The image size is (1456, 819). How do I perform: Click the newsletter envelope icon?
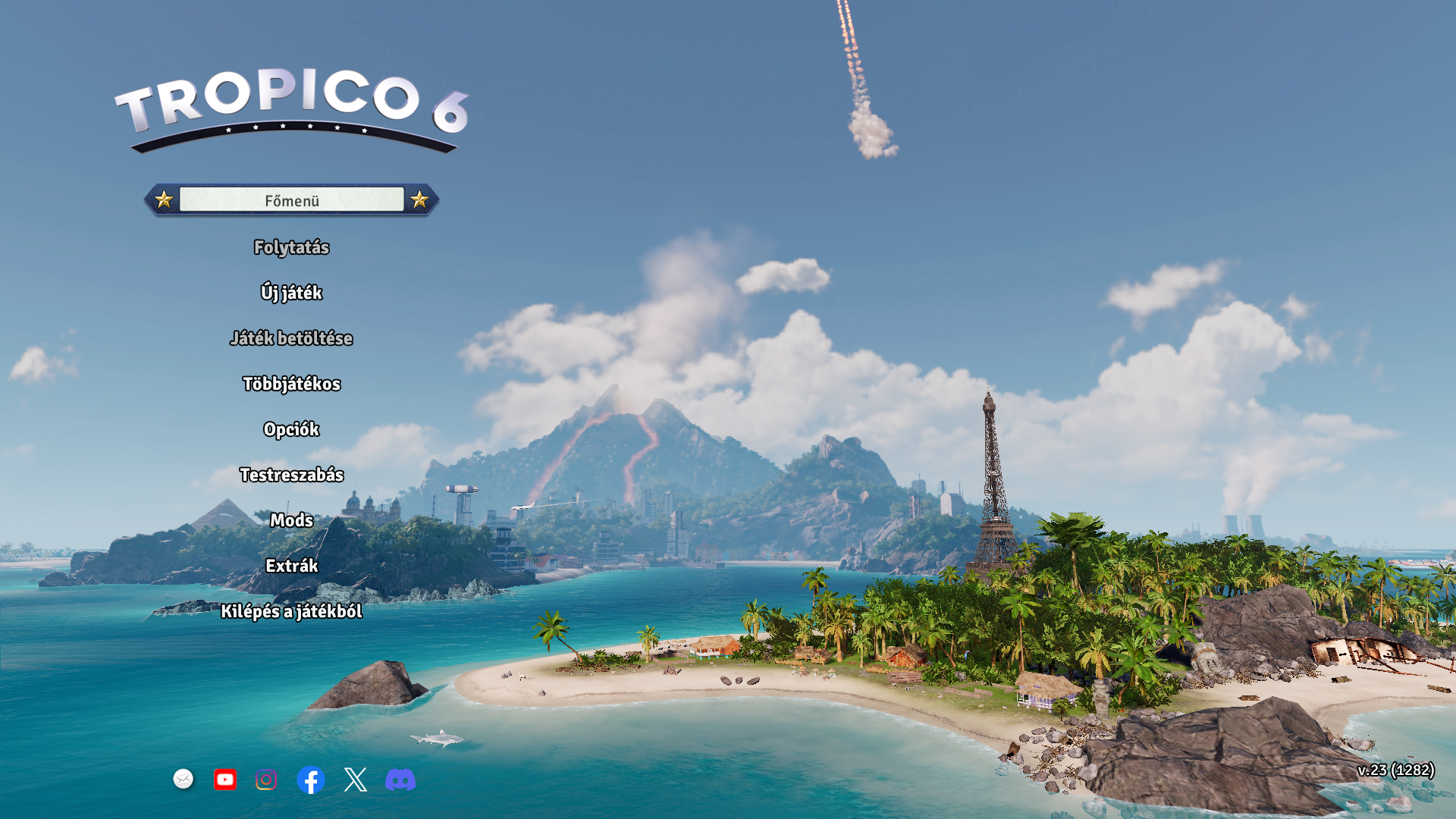click(x=184, y=779)
